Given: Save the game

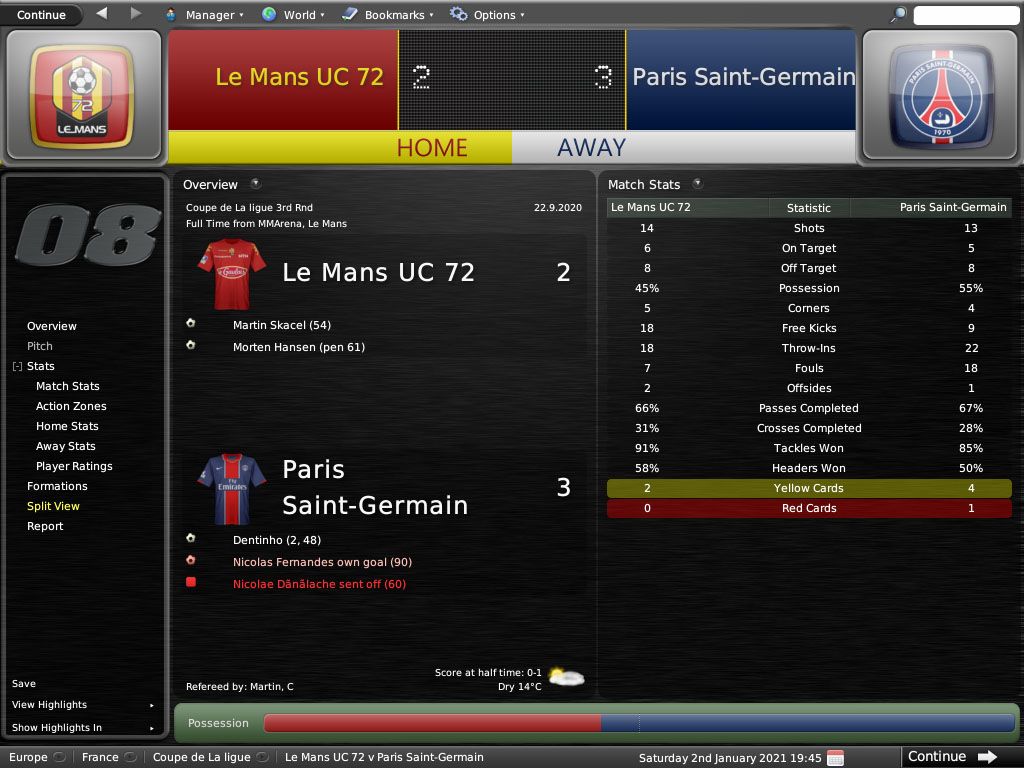Looking at the screenshot, I should pyautogui.click(x=24, y=684).
